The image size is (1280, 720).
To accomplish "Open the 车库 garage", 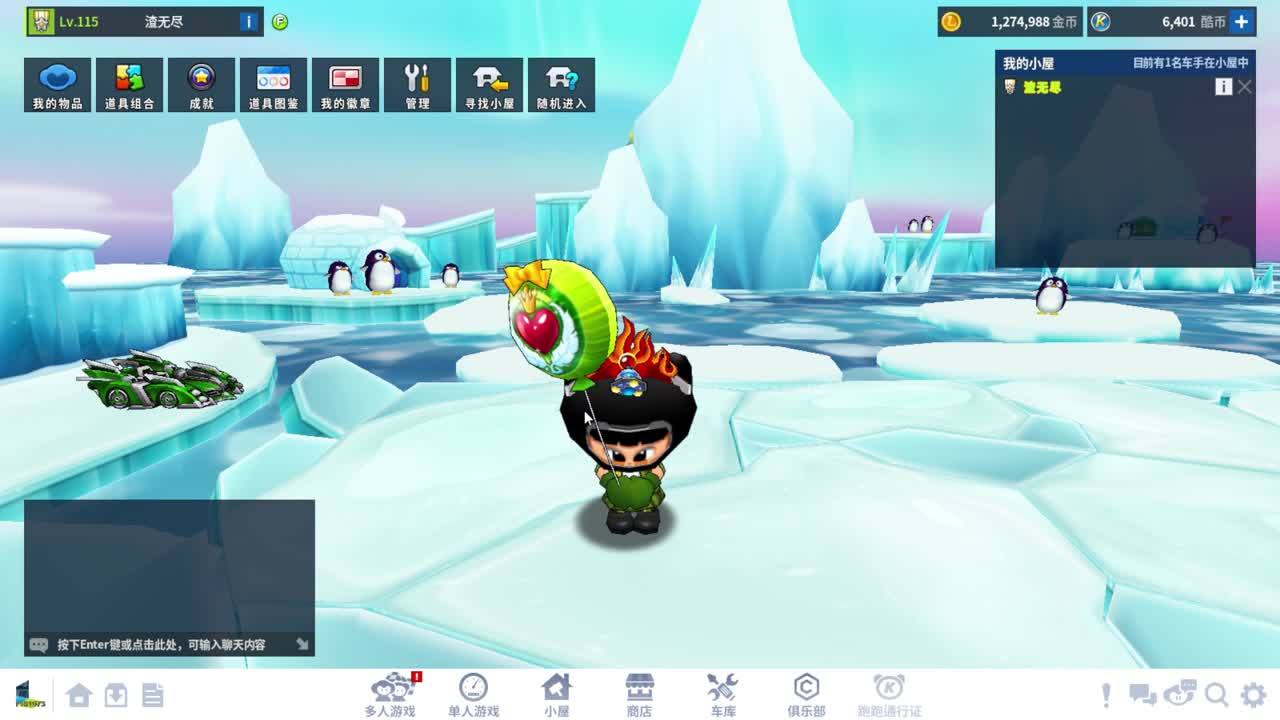I will point(723,694).
